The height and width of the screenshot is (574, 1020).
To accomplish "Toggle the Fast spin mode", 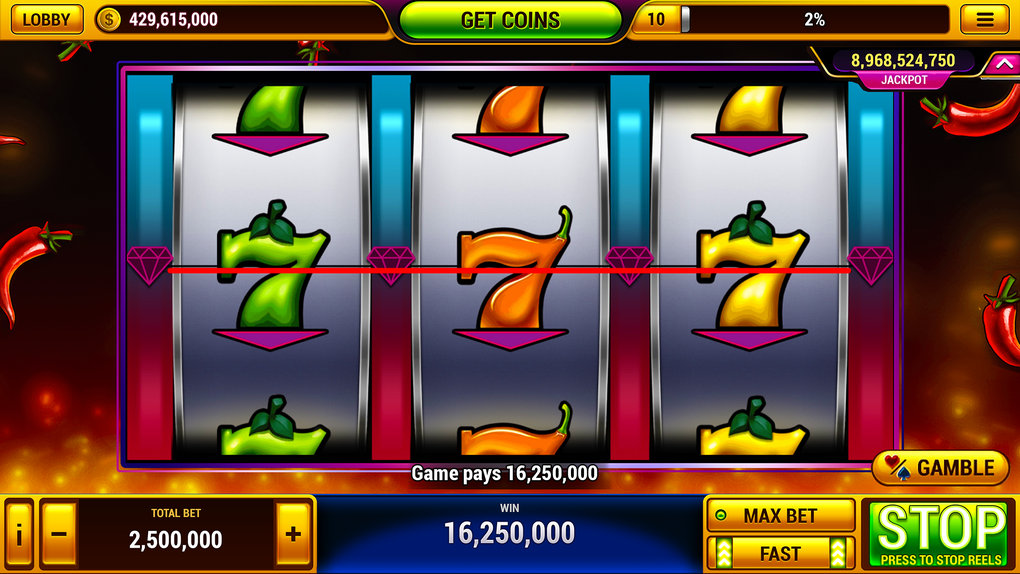I will (780, 553).
